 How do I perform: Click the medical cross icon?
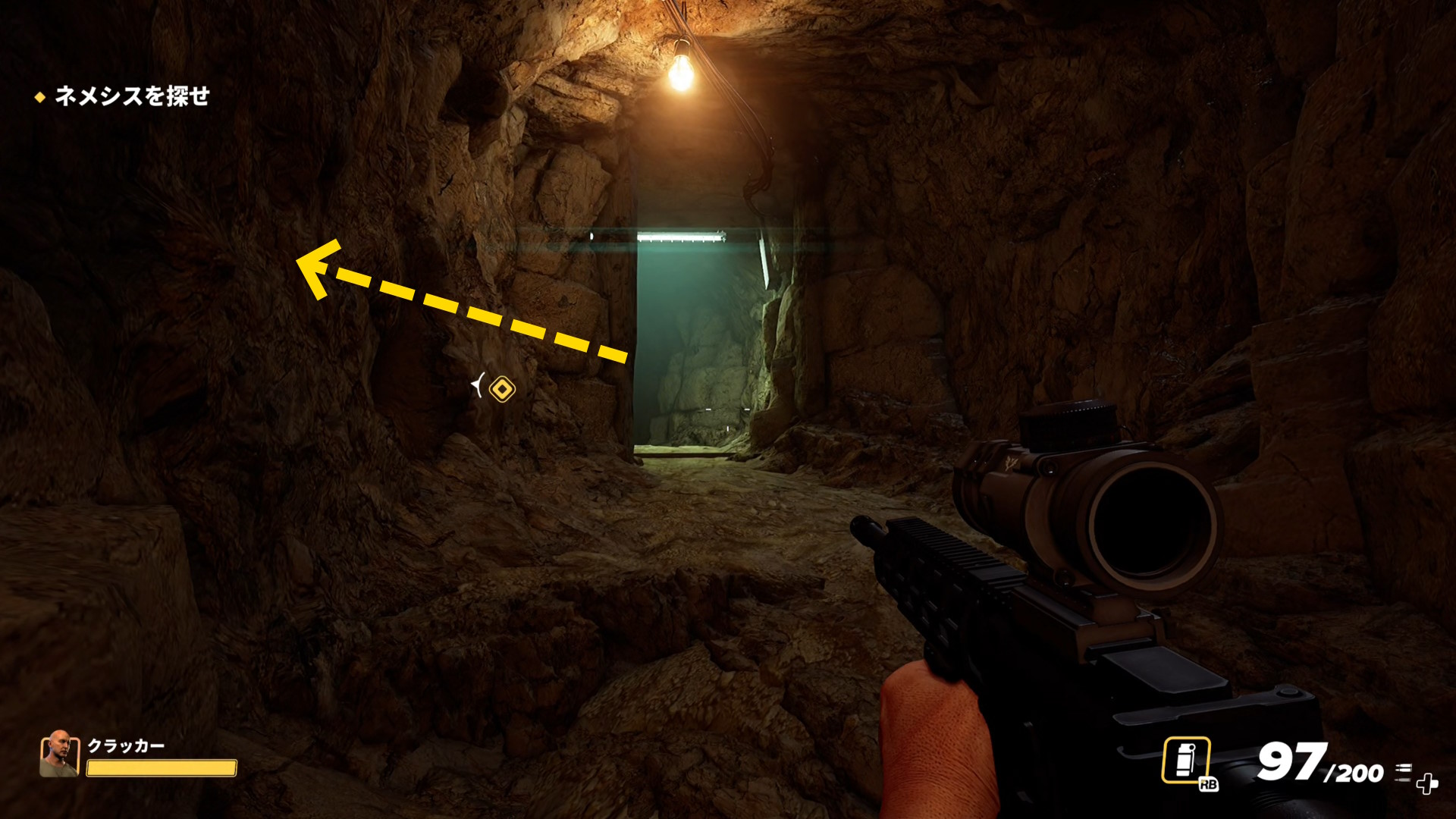pos(1427,784)
